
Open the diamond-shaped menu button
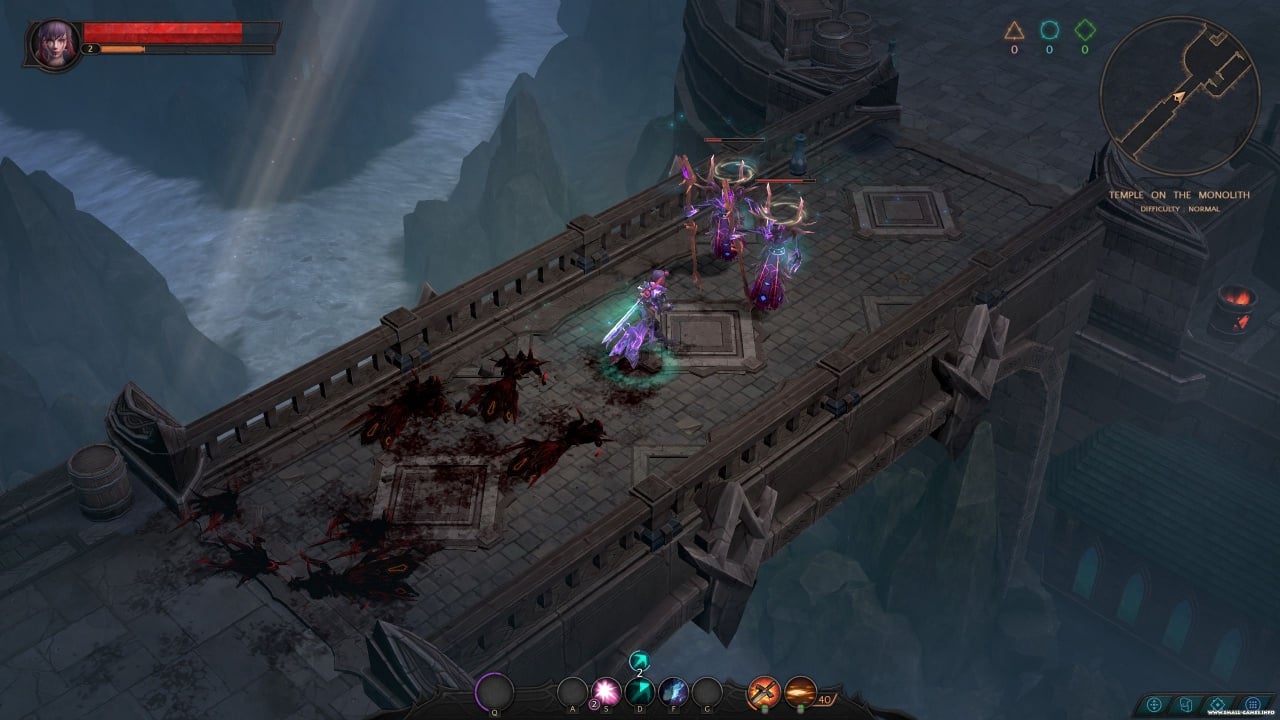(1217, 704)
